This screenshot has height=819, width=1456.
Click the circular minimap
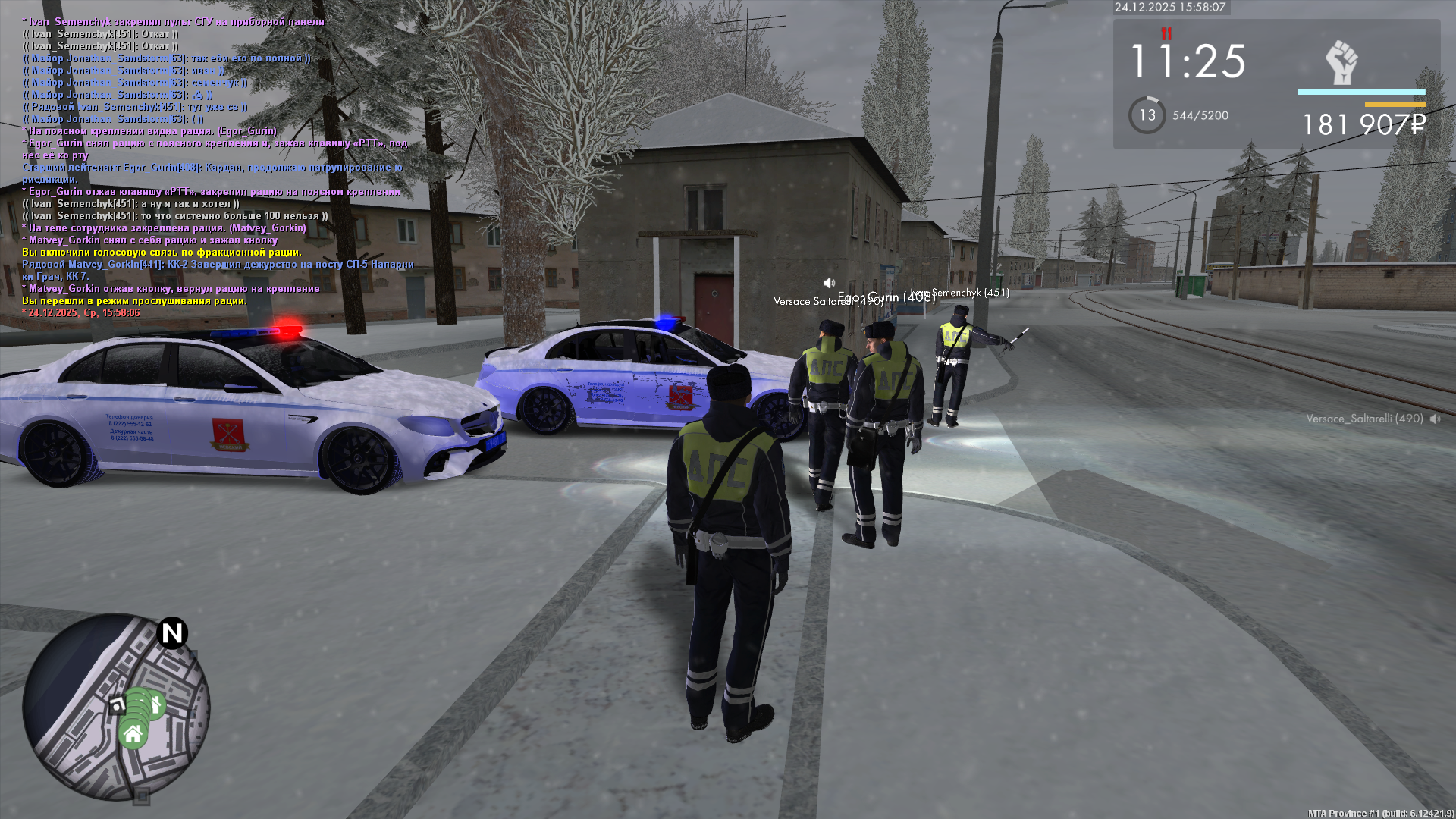(x=115, y=707)
